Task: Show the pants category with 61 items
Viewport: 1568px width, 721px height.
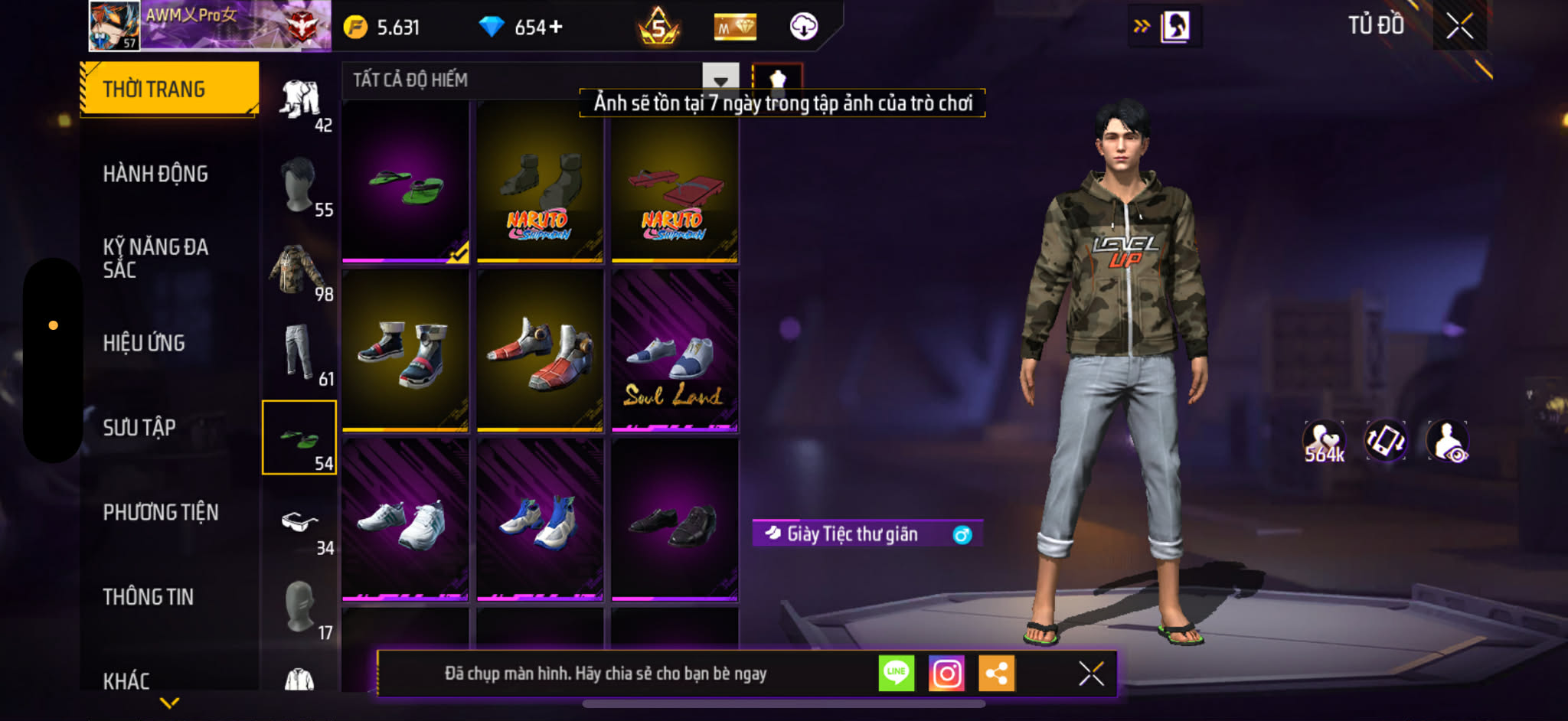Action: (299, 354)
